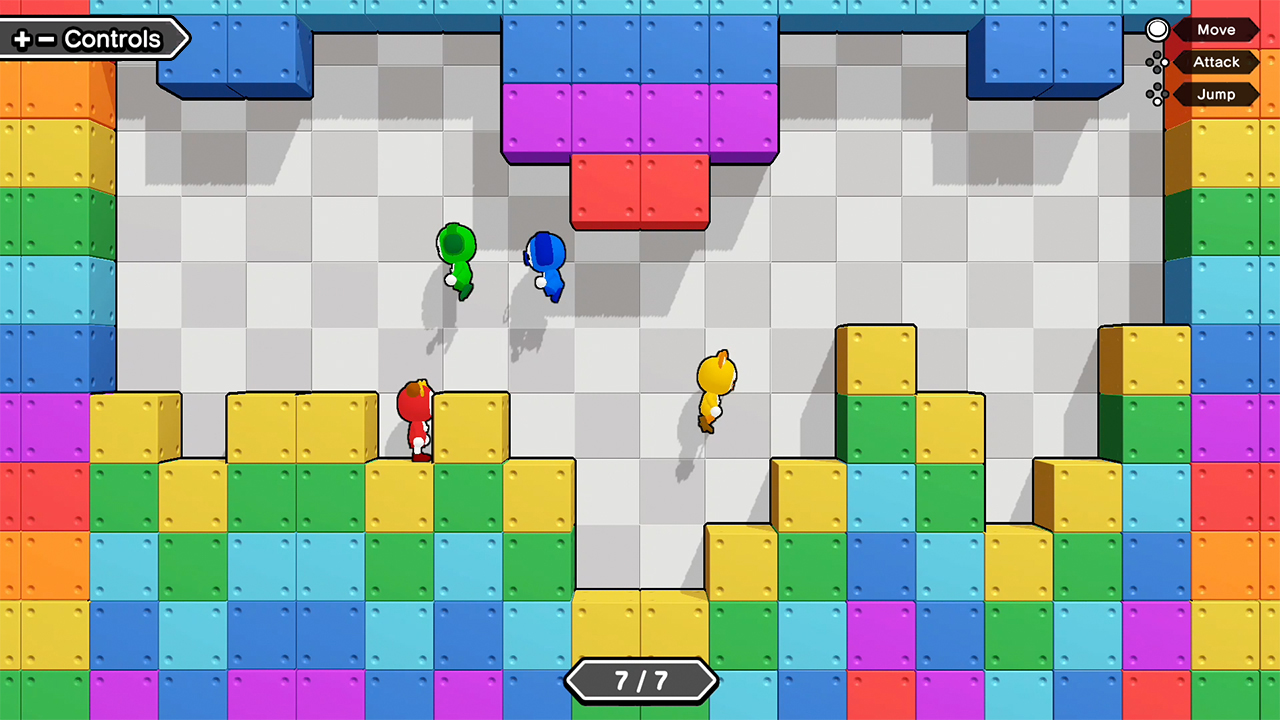Viewport: 1280px width, 720px height.
Task: Click the highlighted button in the Attack diamond
Action: click(1165, 62)
